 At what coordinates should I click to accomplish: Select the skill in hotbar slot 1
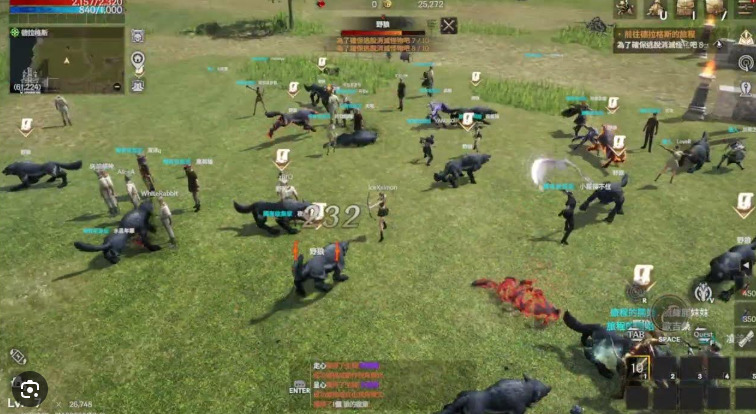[x=637, y=368]
